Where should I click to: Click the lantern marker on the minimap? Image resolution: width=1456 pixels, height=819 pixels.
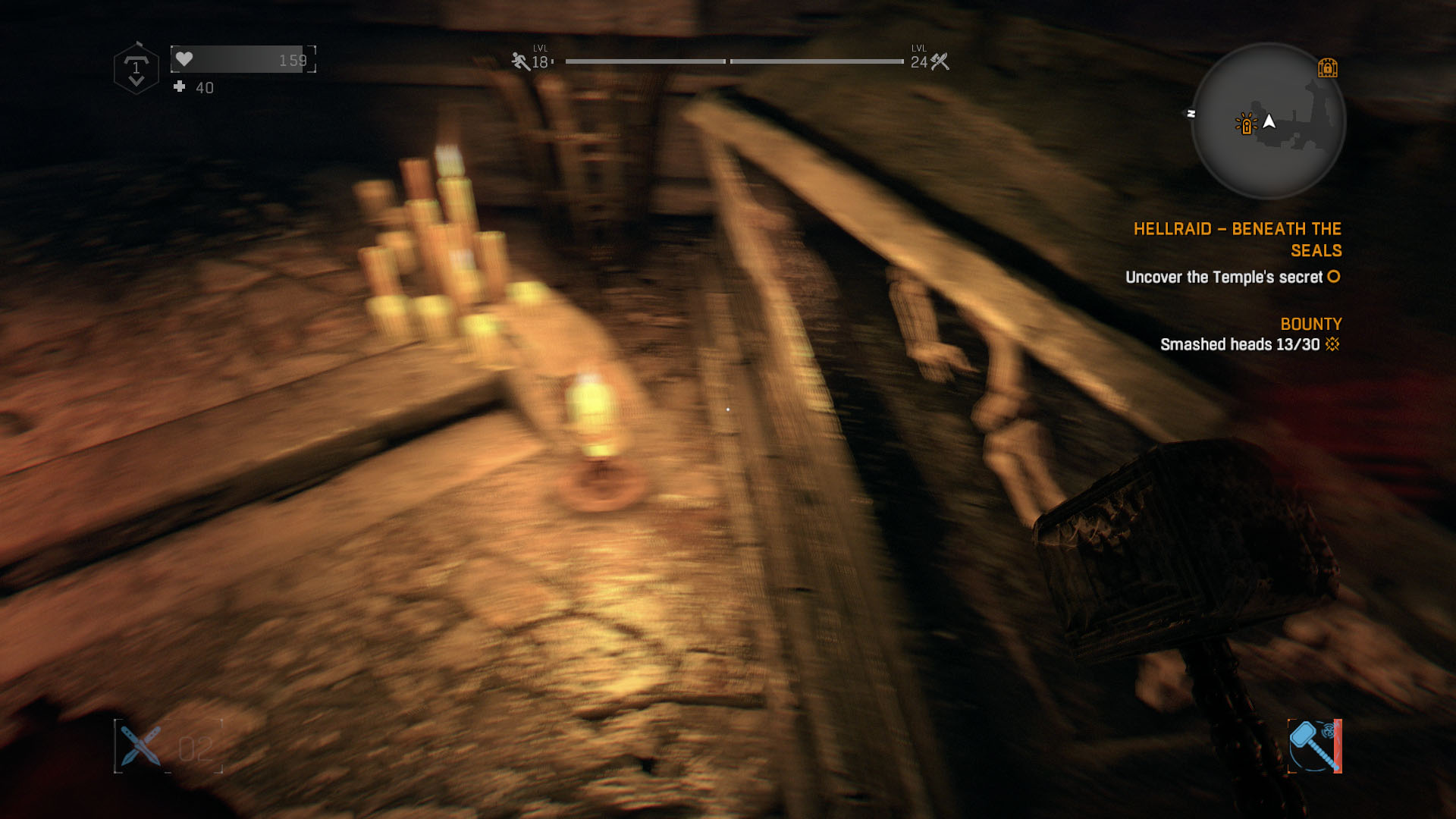1246,124
